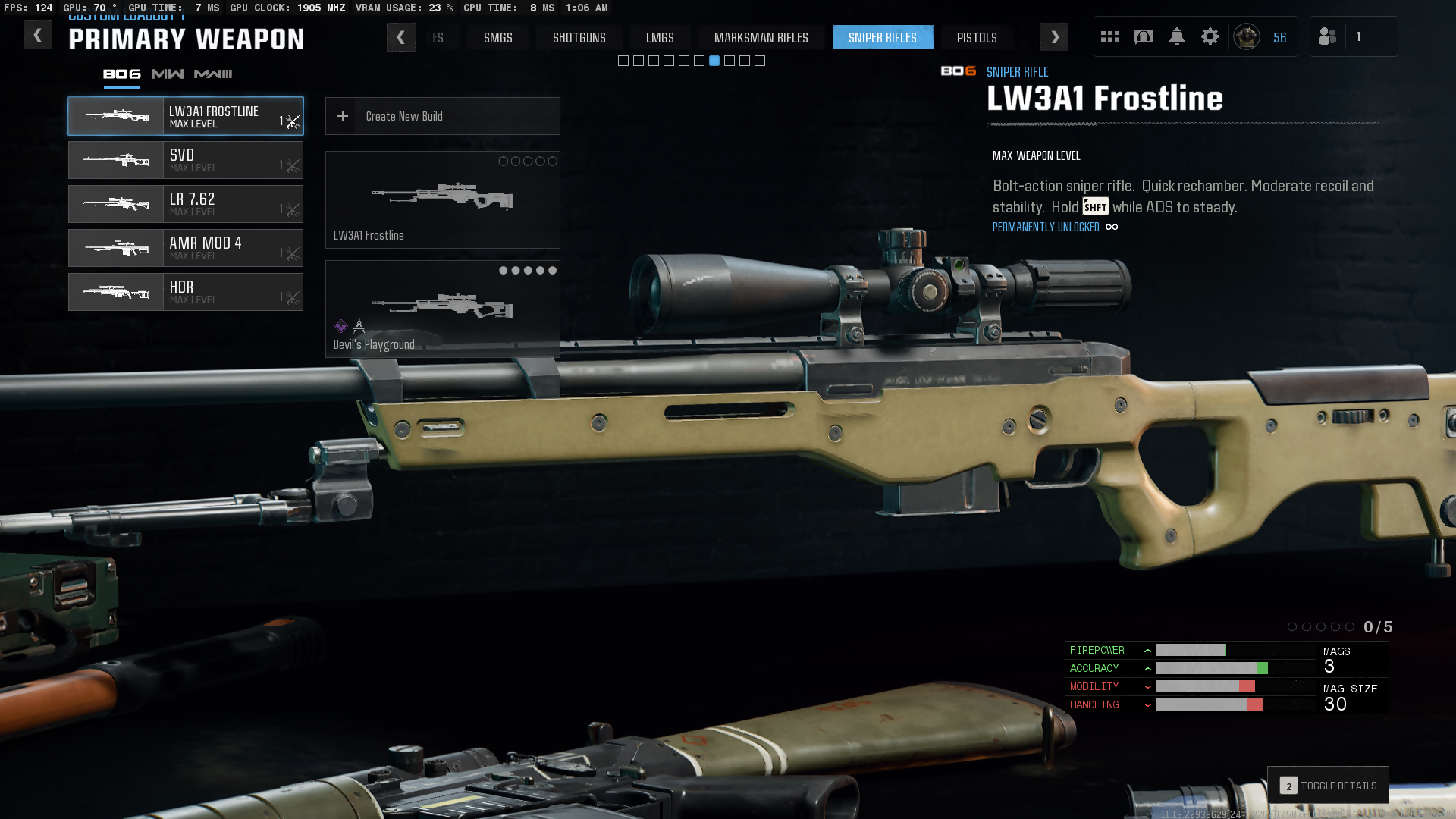This screenshot has height=819, width=1456.
Task: Open the Shotguns weapon tab
Action: [579, 37]
